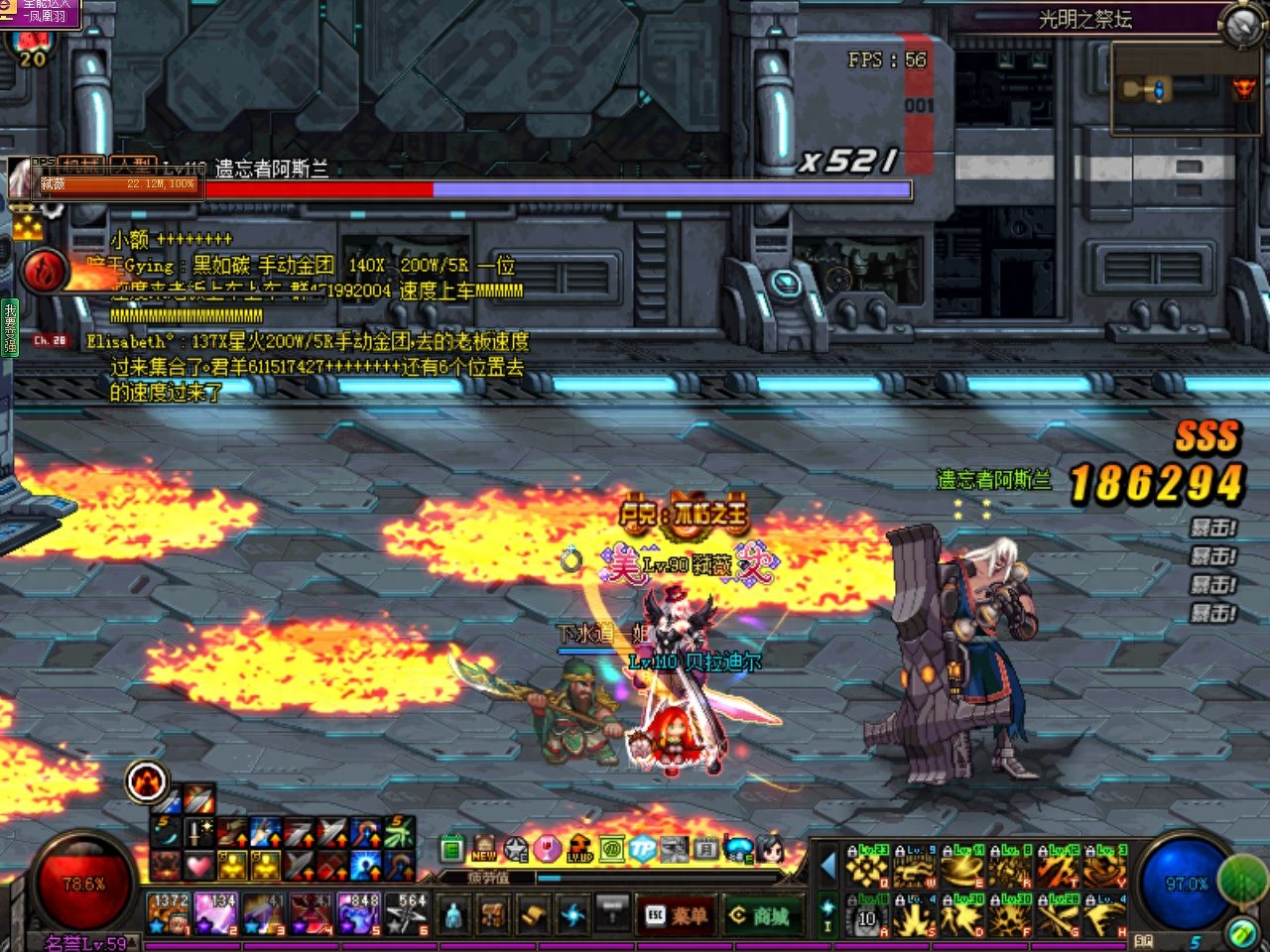This screenshot has height=952, width=1270.
Task: Use the quick-slot item with count 848
Action: point(359,913)
